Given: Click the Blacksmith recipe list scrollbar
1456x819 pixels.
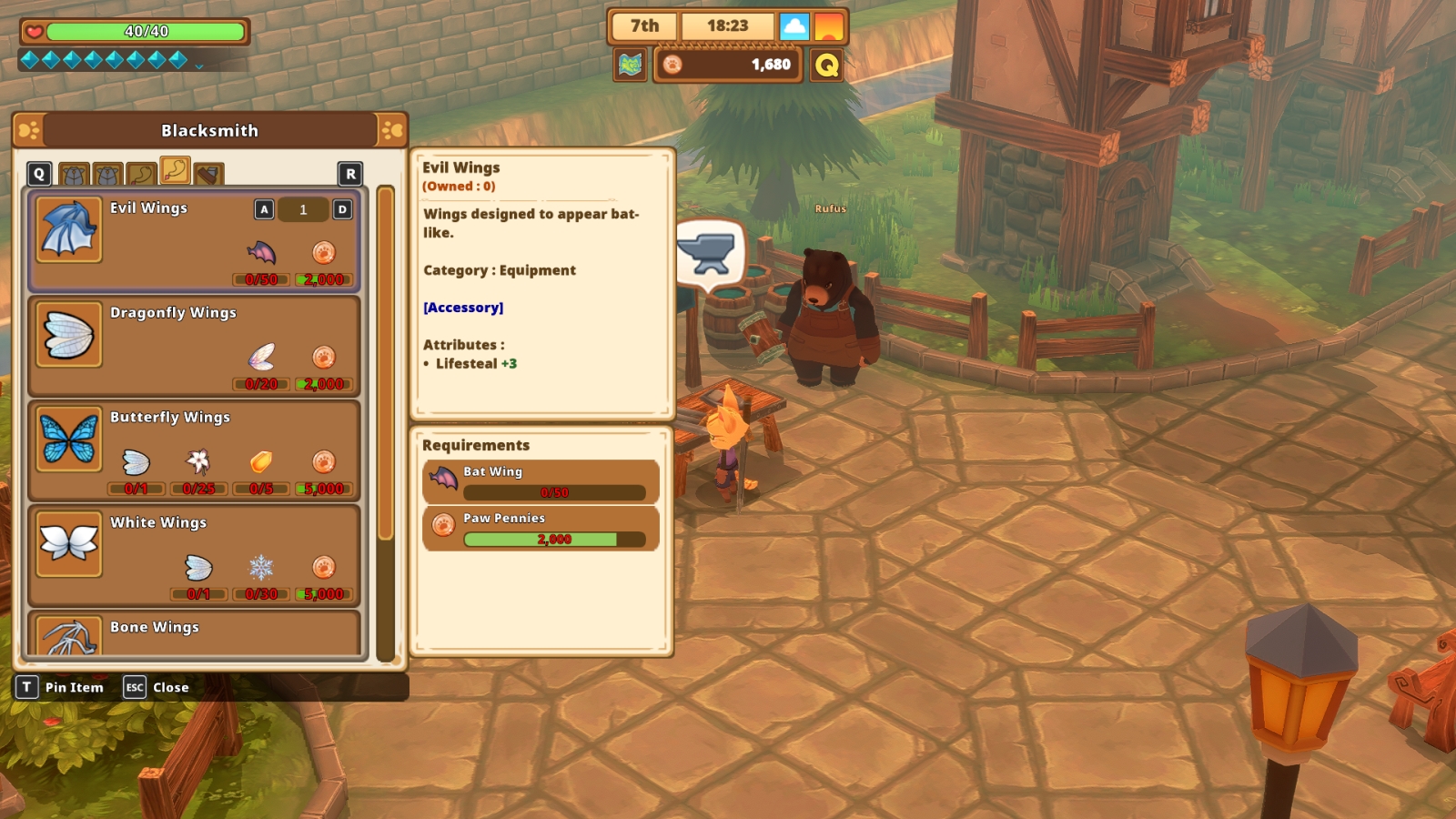Looking at the screenshot, I should tap(385, 364).
